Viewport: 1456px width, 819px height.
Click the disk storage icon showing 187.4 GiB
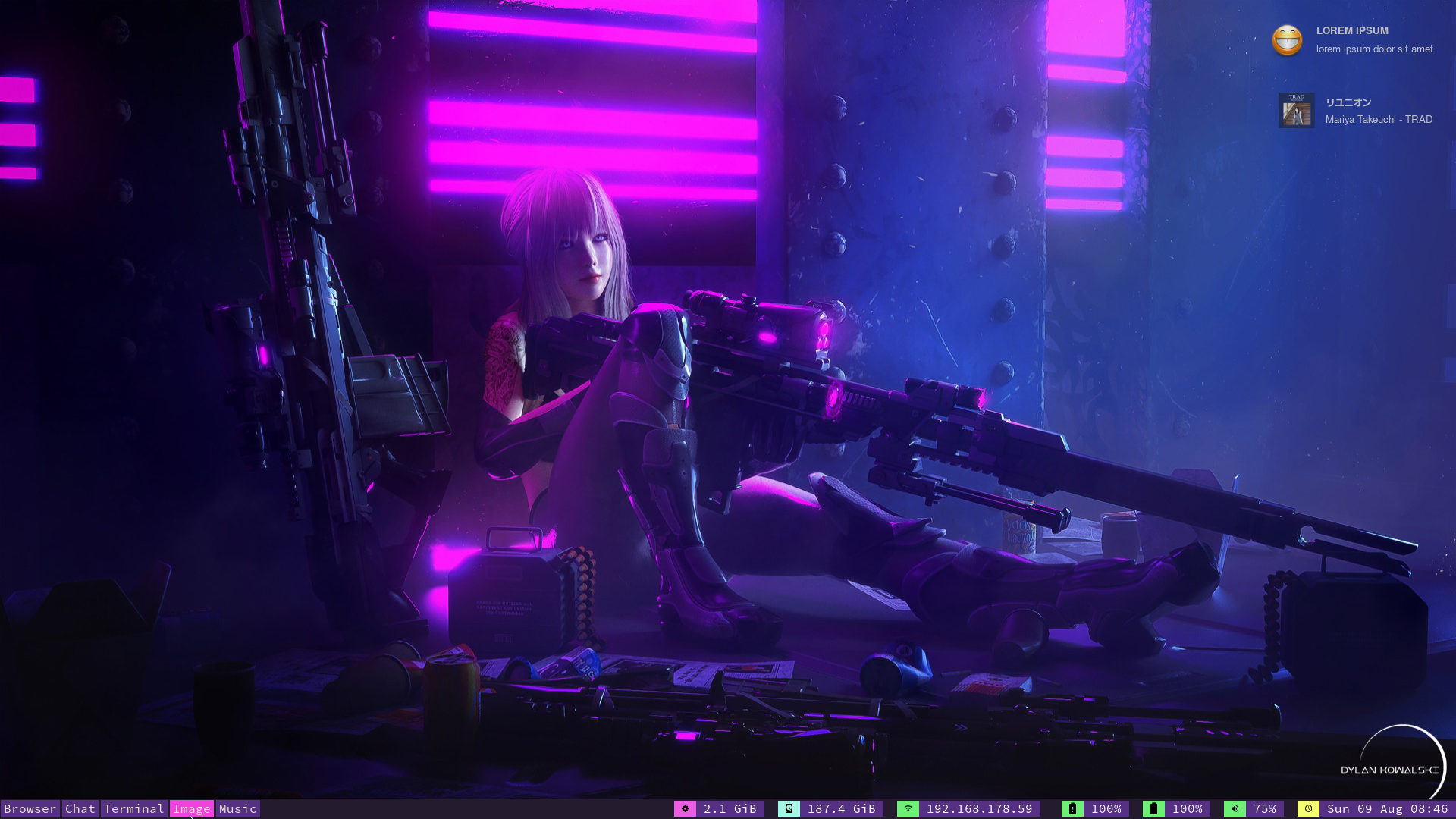(x=789, y=809)
